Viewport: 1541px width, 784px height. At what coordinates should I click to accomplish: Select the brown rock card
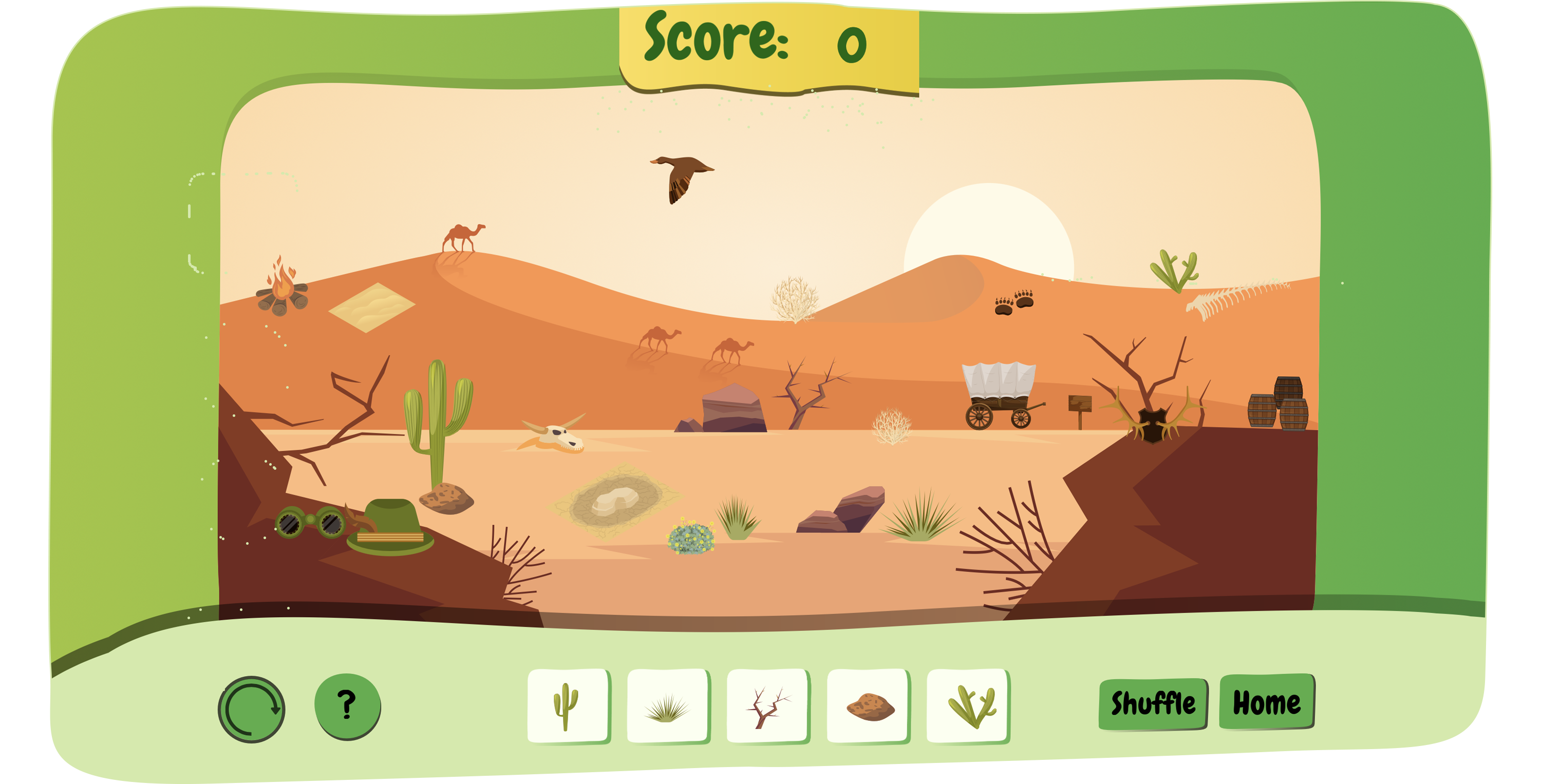(x=868, y=707)
